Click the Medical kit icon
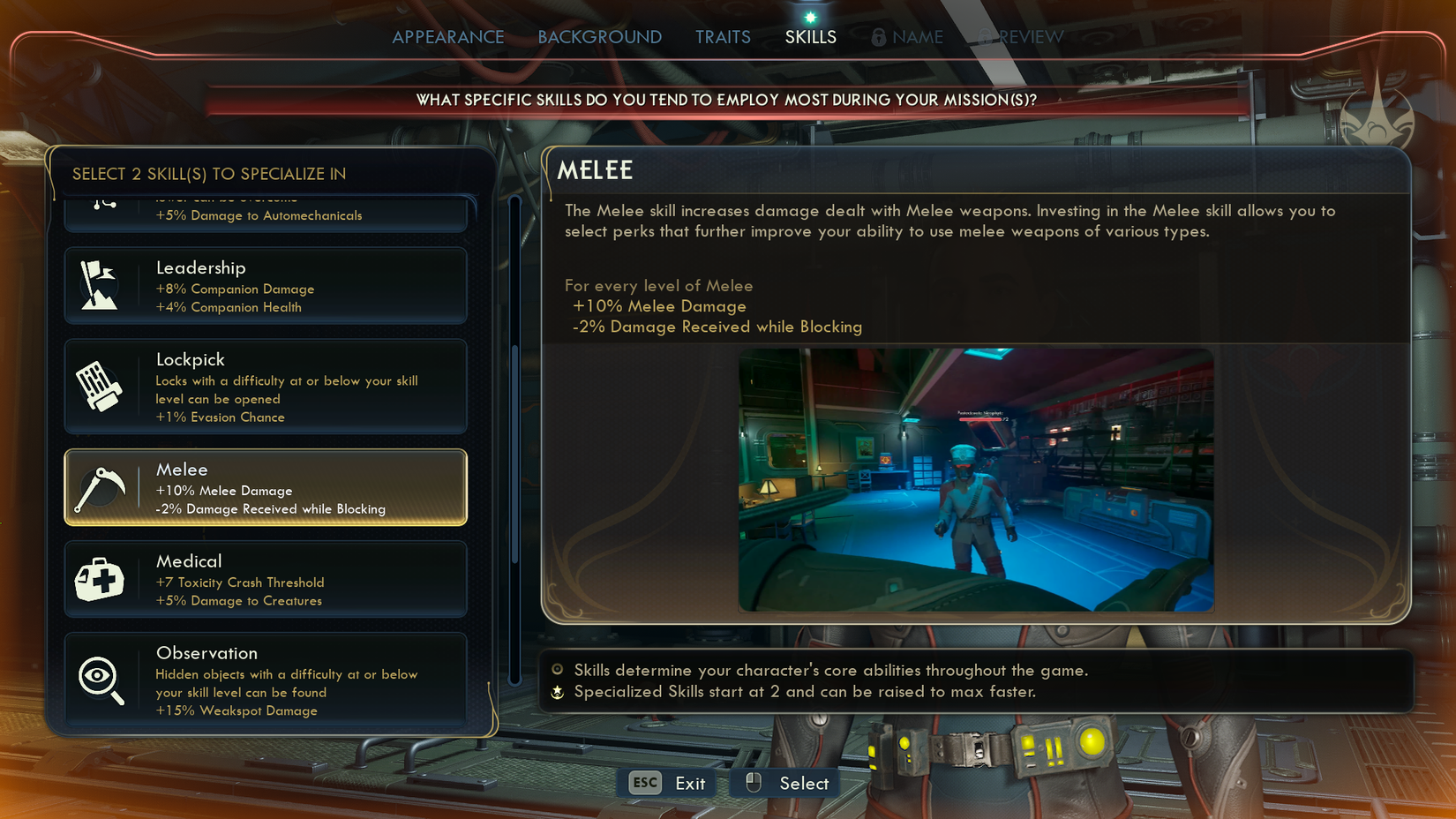This screenshot has height=819, width=1456. click(x=100, y=579)
